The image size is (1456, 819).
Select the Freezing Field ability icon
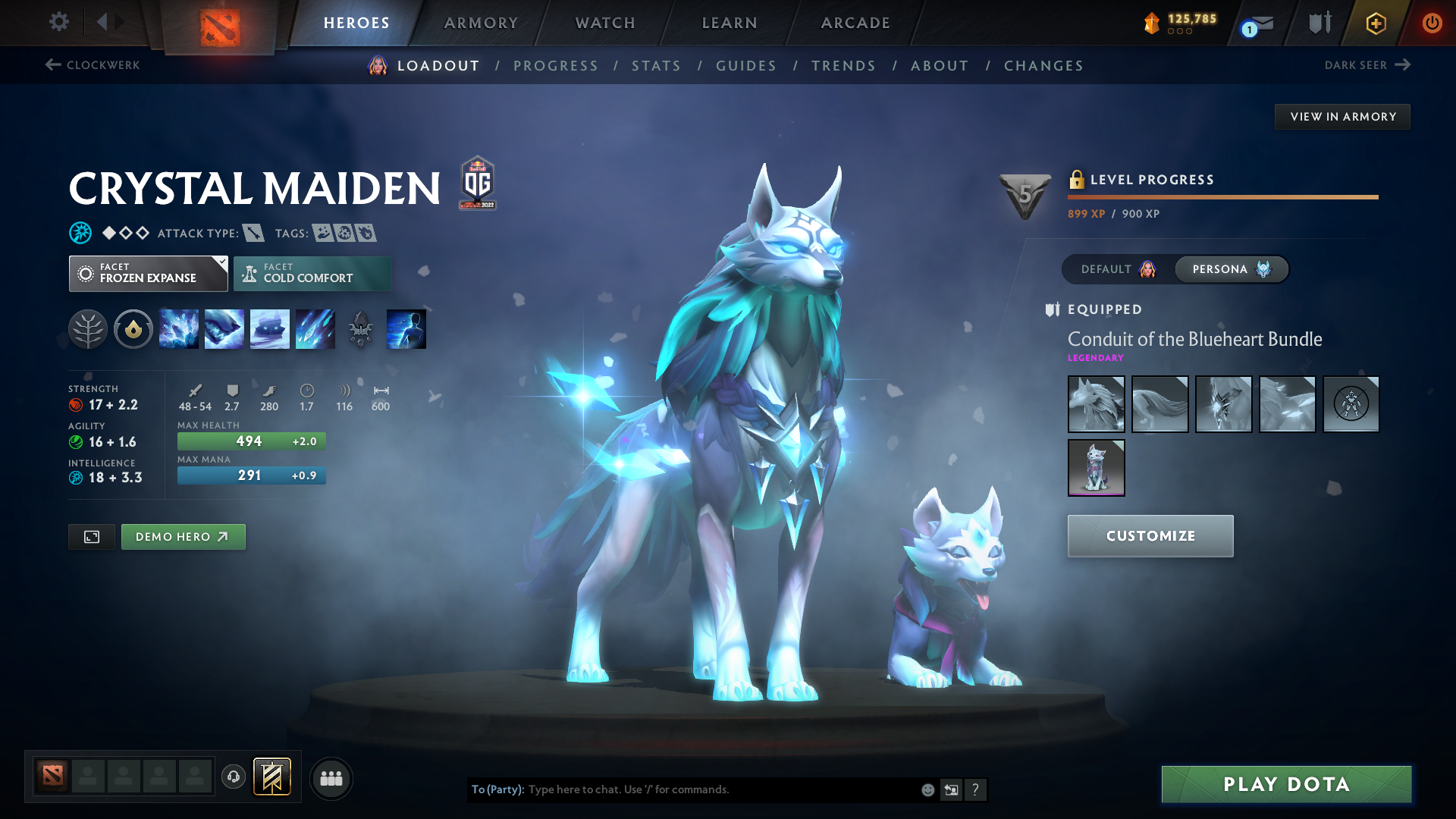click(315, 328)
